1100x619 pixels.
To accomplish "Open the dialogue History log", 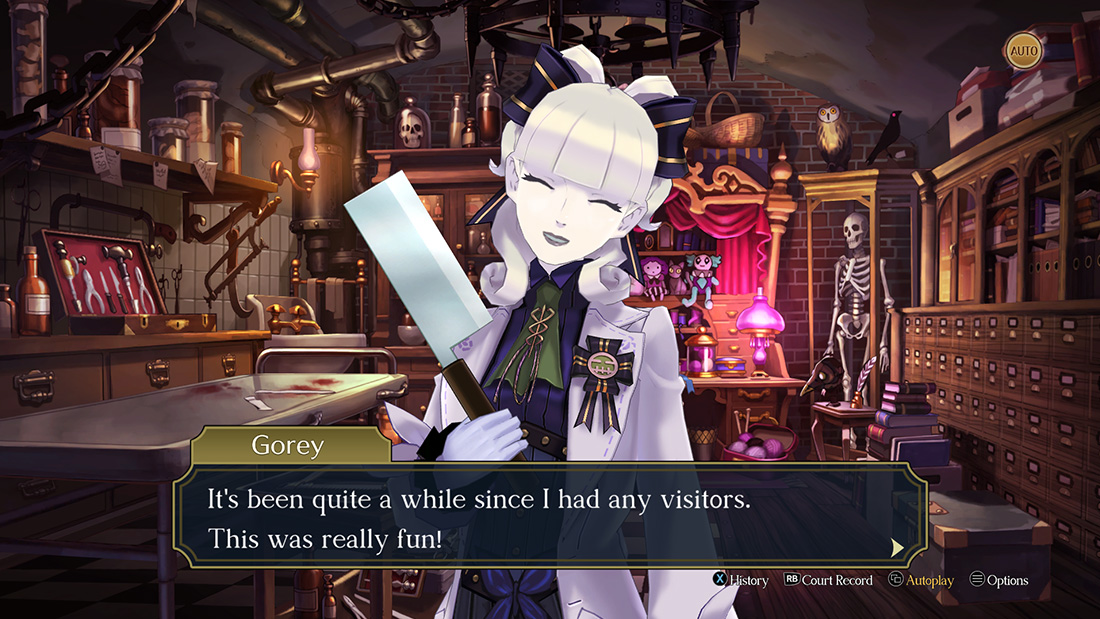I will pos(740,580).
